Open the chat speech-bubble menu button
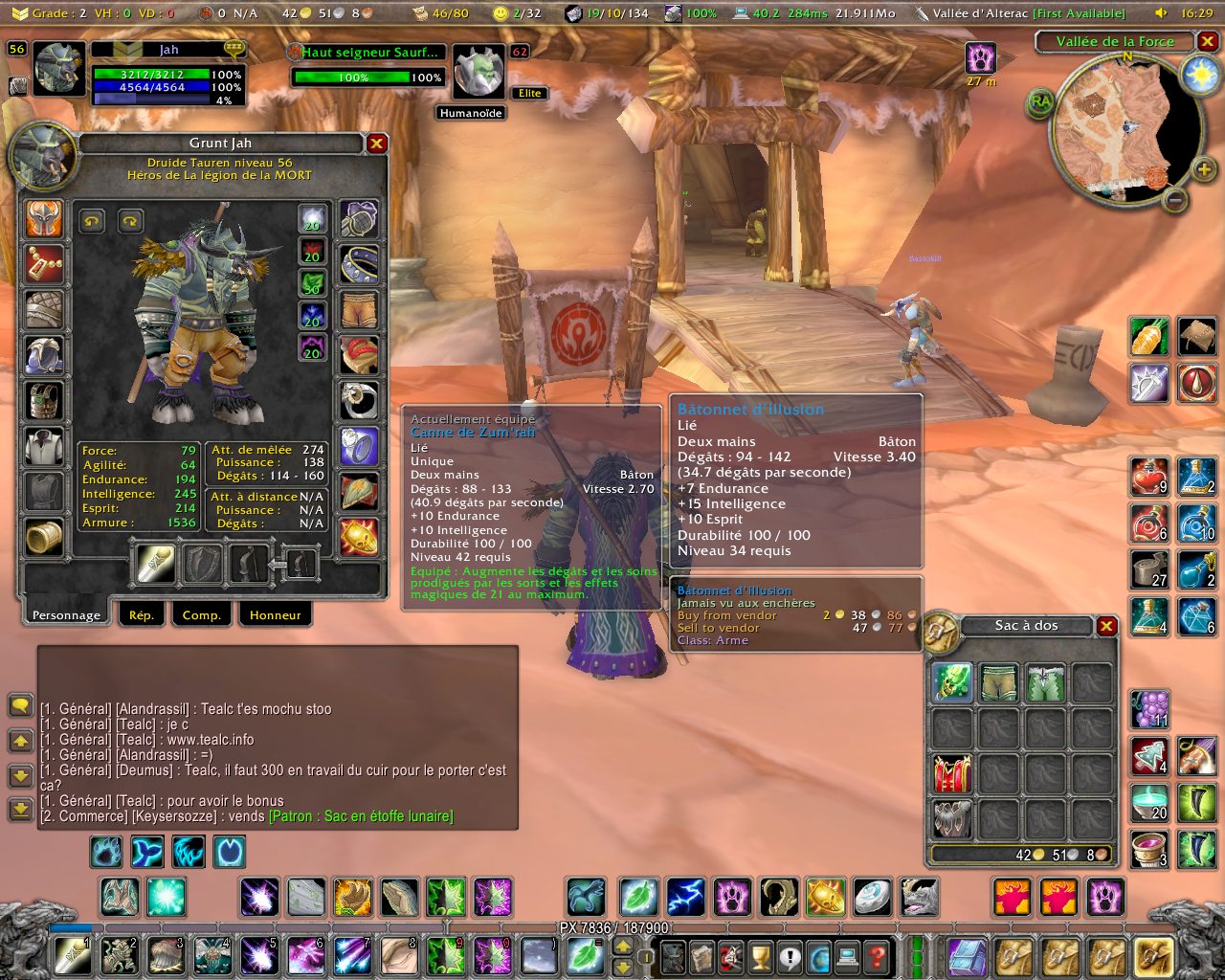The width and height of the screenshot is (1225, 980). [x=20, y=705]
